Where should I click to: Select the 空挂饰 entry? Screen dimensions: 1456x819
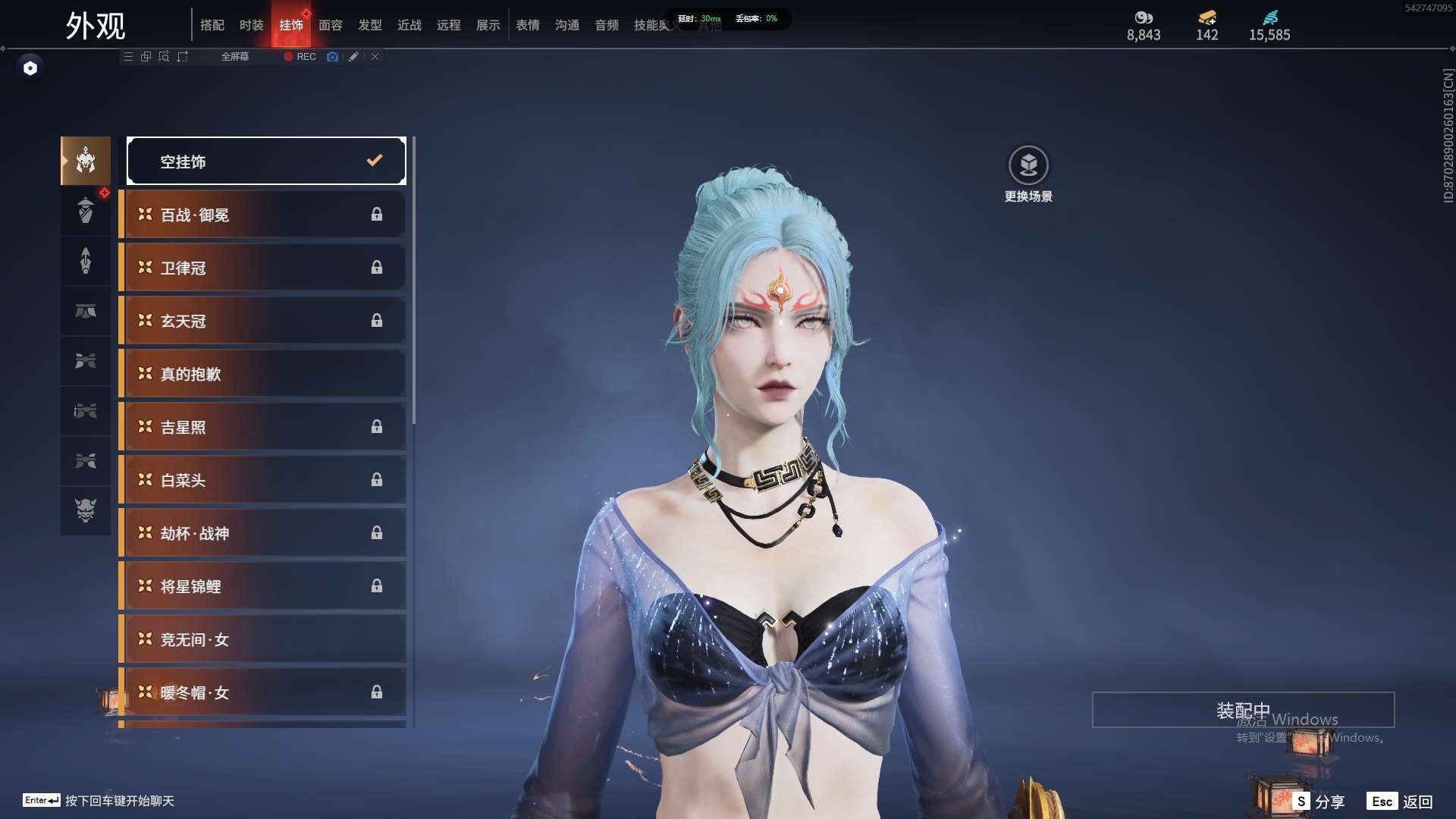pyautogui.click(x=266, y=161)
